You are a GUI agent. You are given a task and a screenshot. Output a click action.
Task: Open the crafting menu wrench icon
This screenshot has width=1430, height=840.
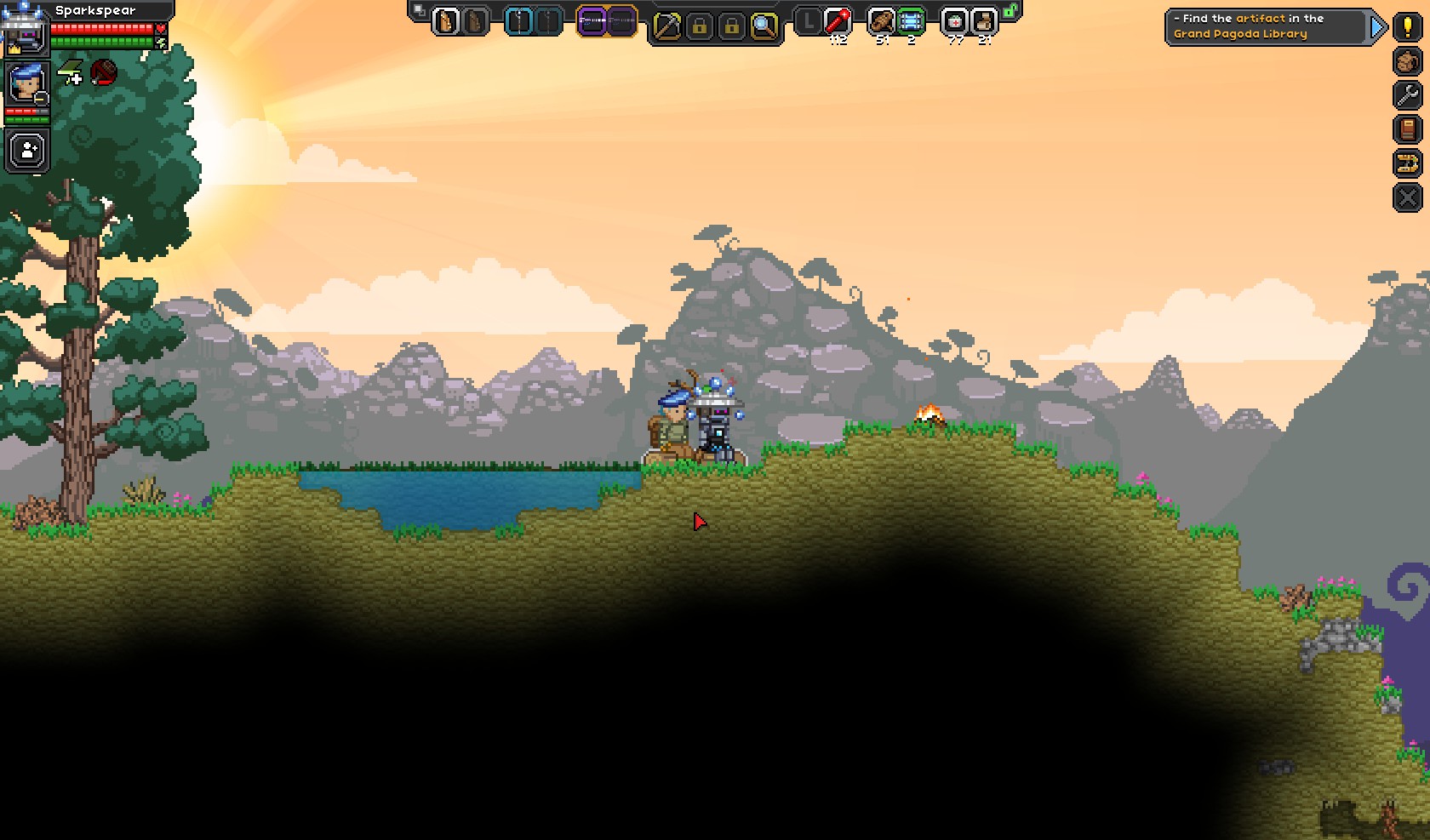tap(1407, 95)
